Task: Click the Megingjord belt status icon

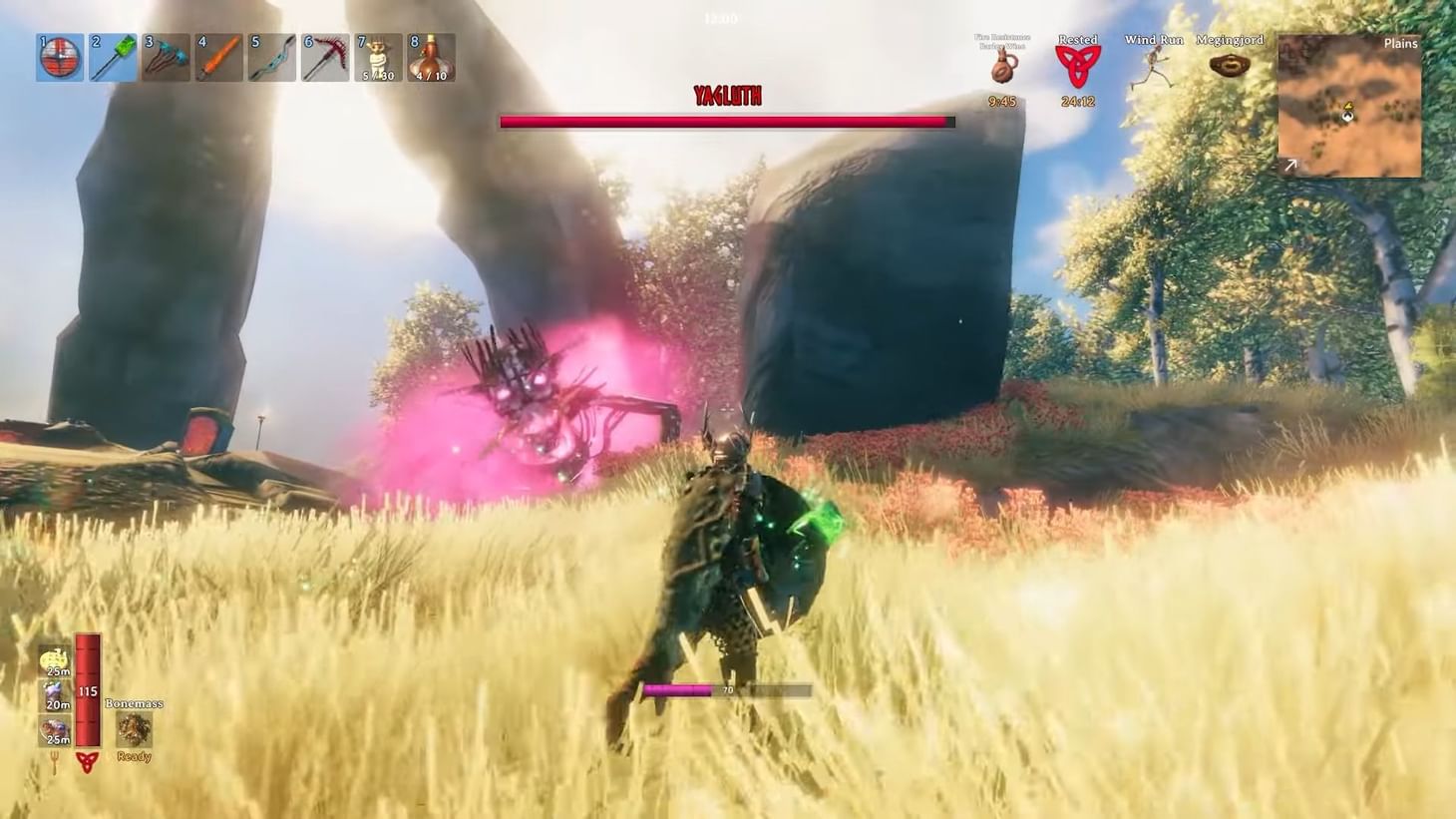Action: coord(1233,62)
